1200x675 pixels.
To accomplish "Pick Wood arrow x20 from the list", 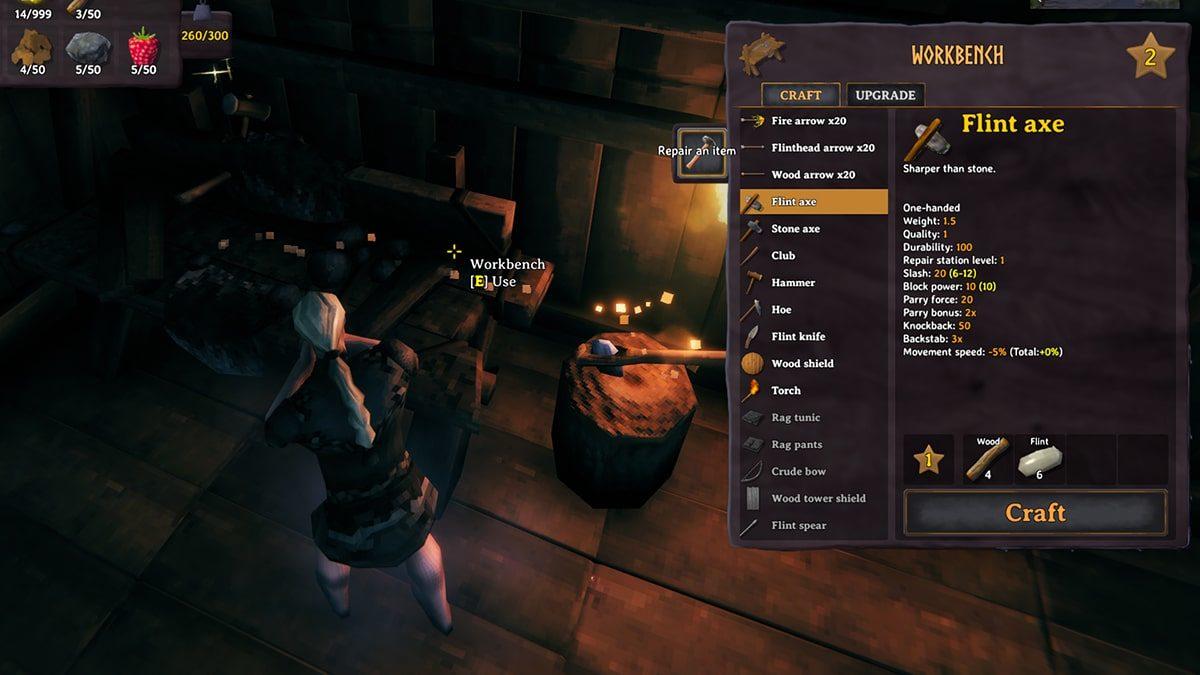I will pos(813,175).
